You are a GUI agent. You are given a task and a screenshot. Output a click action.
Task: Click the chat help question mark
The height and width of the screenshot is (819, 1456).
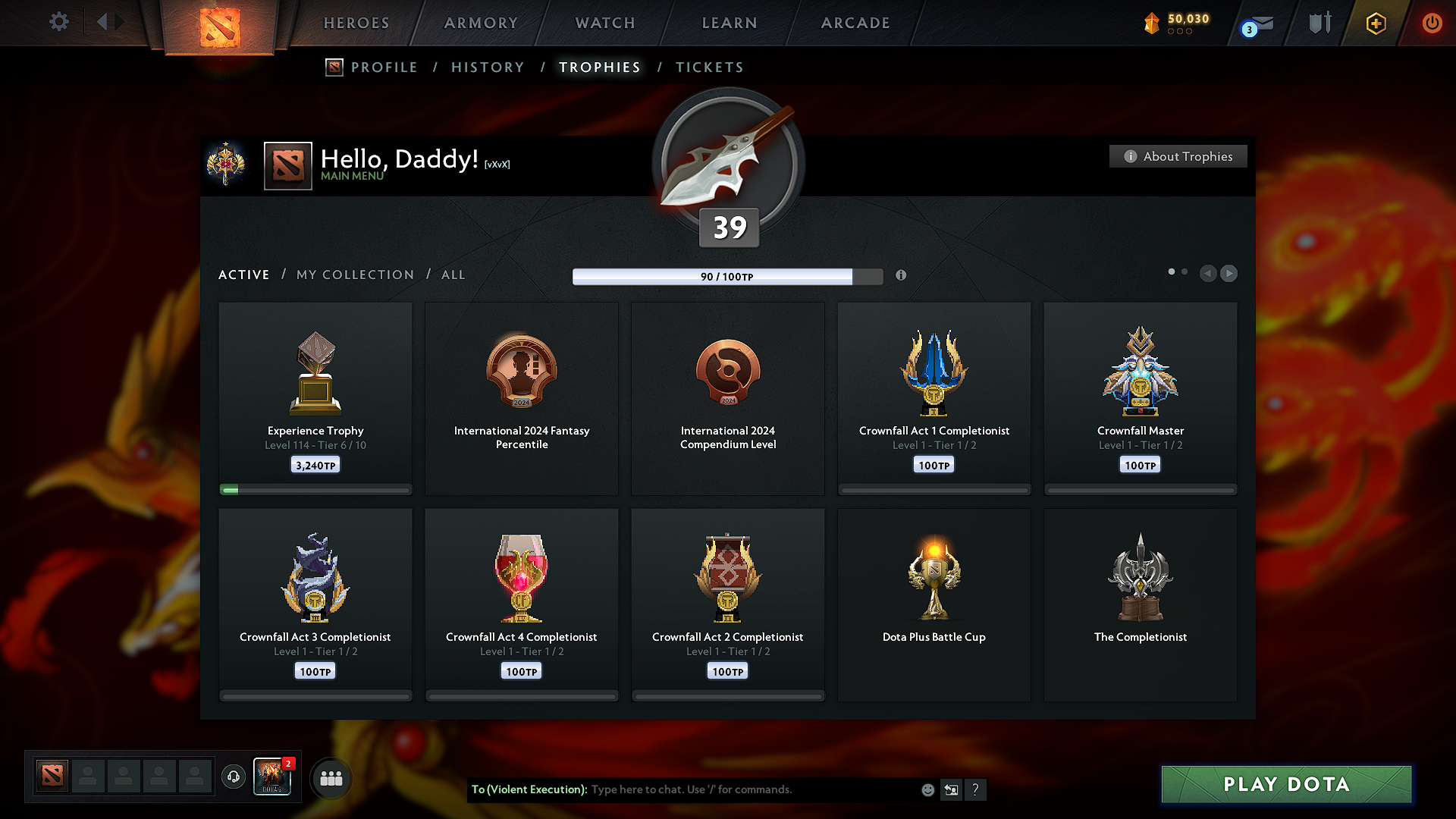pos(976,789)
